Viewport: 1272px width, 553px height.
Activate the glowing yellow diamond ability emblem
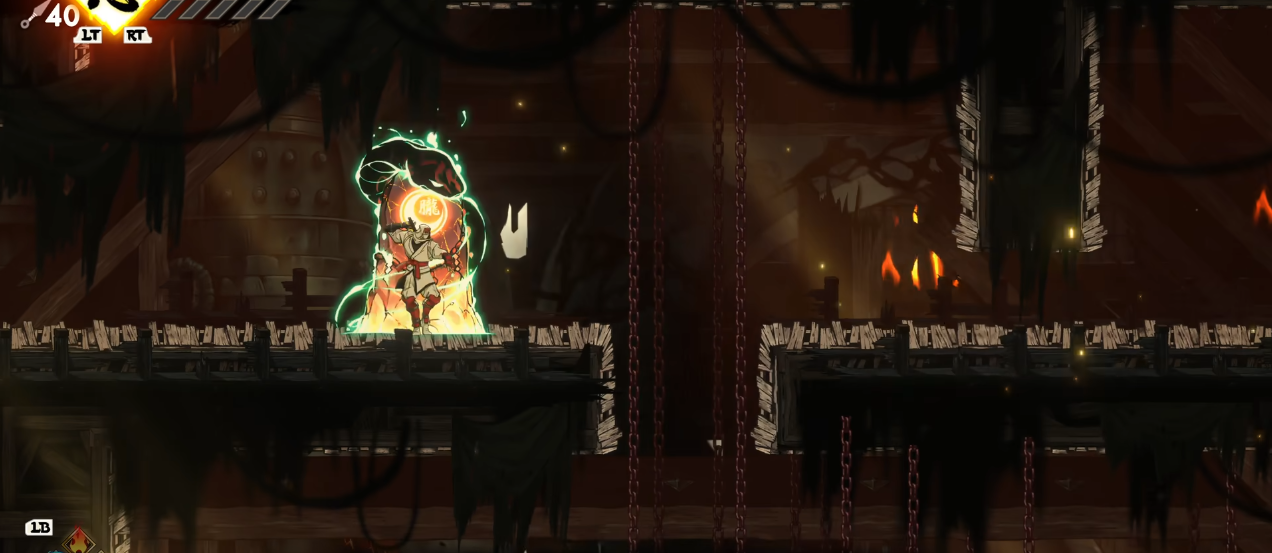tap(115, 12)
